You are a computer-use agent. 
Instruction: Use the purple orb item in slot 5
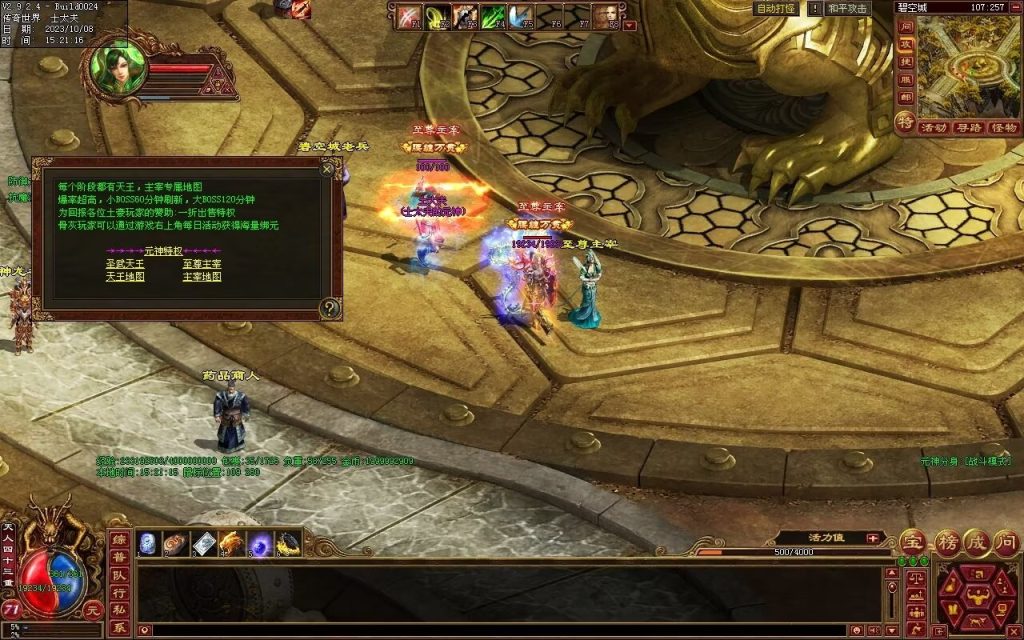(x=261, y=544)
